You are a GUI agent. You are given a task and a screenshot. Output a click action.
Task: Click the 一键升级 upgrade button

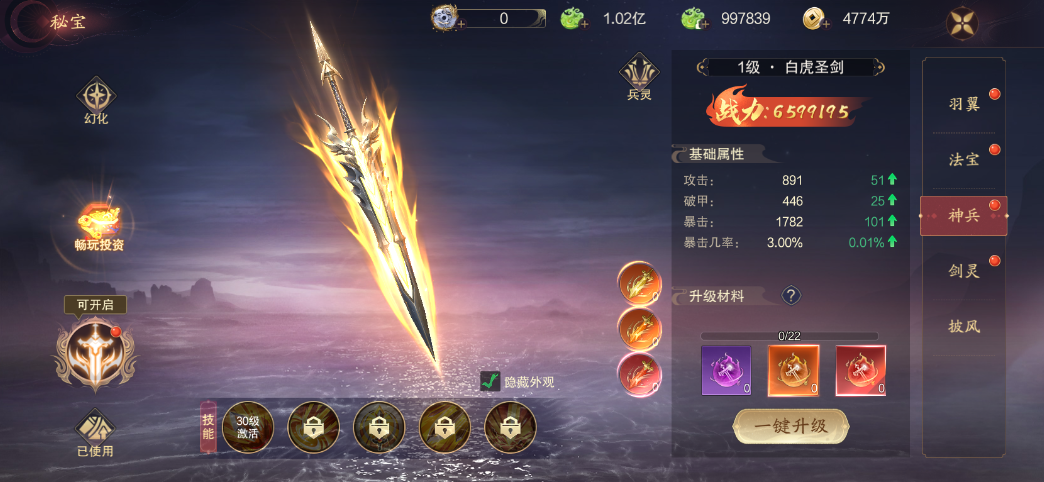pos(791,425)
